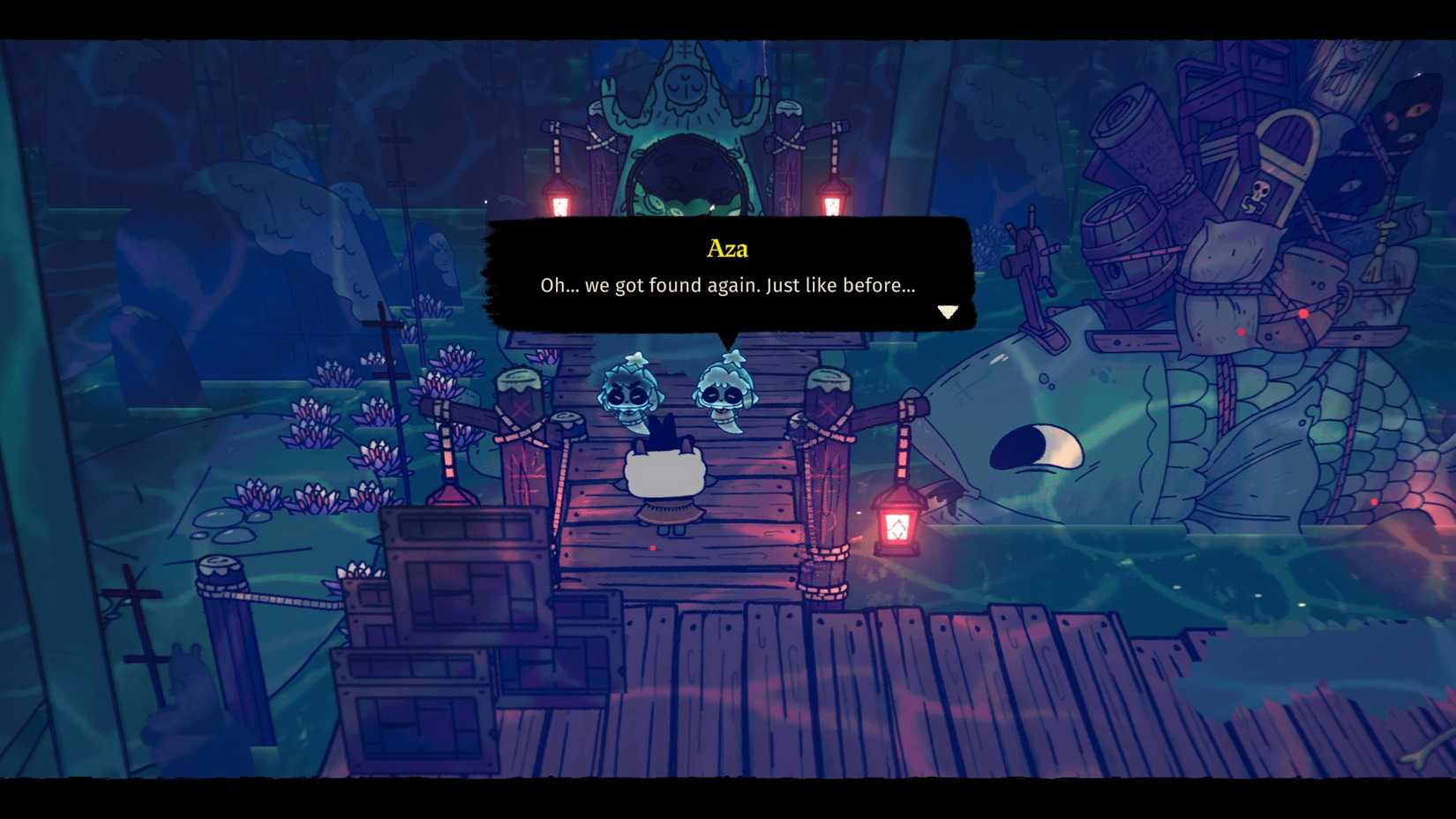Click the mooring post wrapped with rope

[x=829, y=450]
